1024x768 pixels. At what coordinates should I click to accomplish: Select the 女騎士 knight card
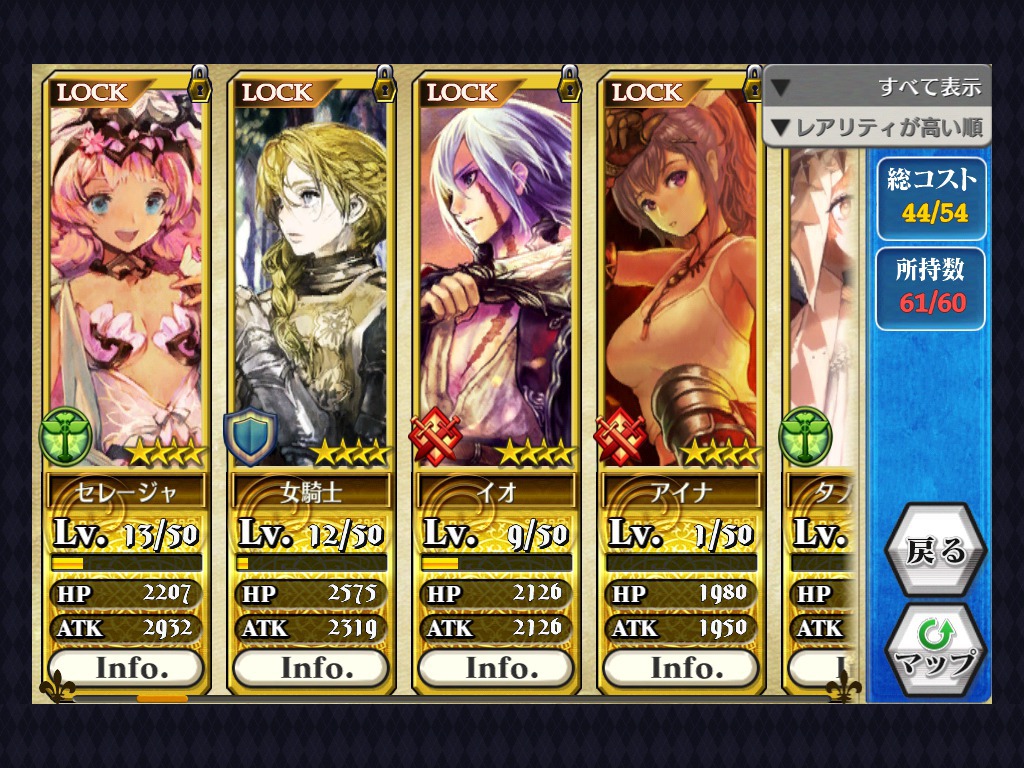310,280
